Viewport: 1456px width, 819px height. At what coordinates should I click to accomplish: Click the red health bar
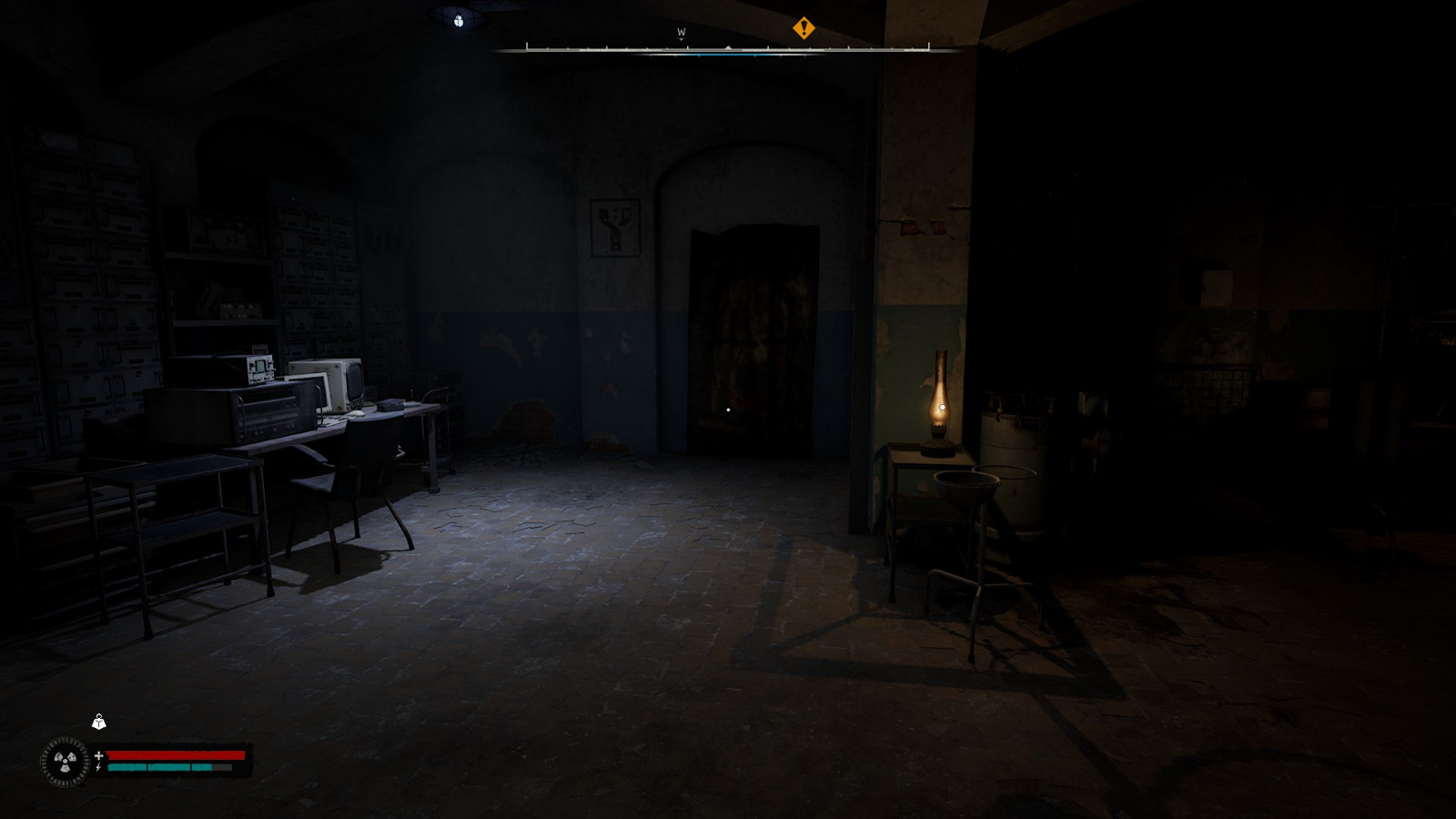(177, 754)
